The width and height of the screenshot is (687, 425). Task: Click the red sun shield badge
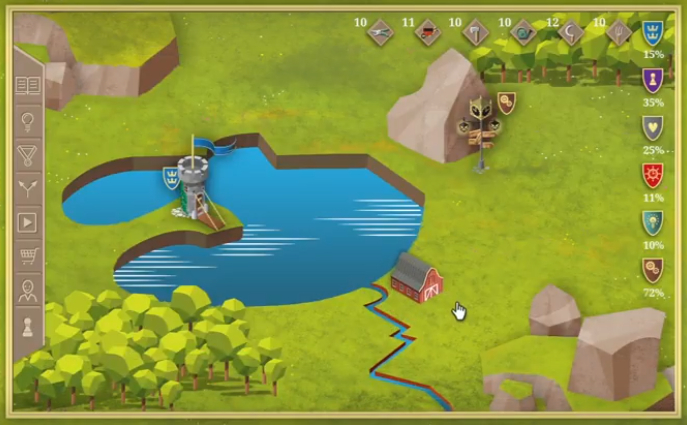coord(653,175)
